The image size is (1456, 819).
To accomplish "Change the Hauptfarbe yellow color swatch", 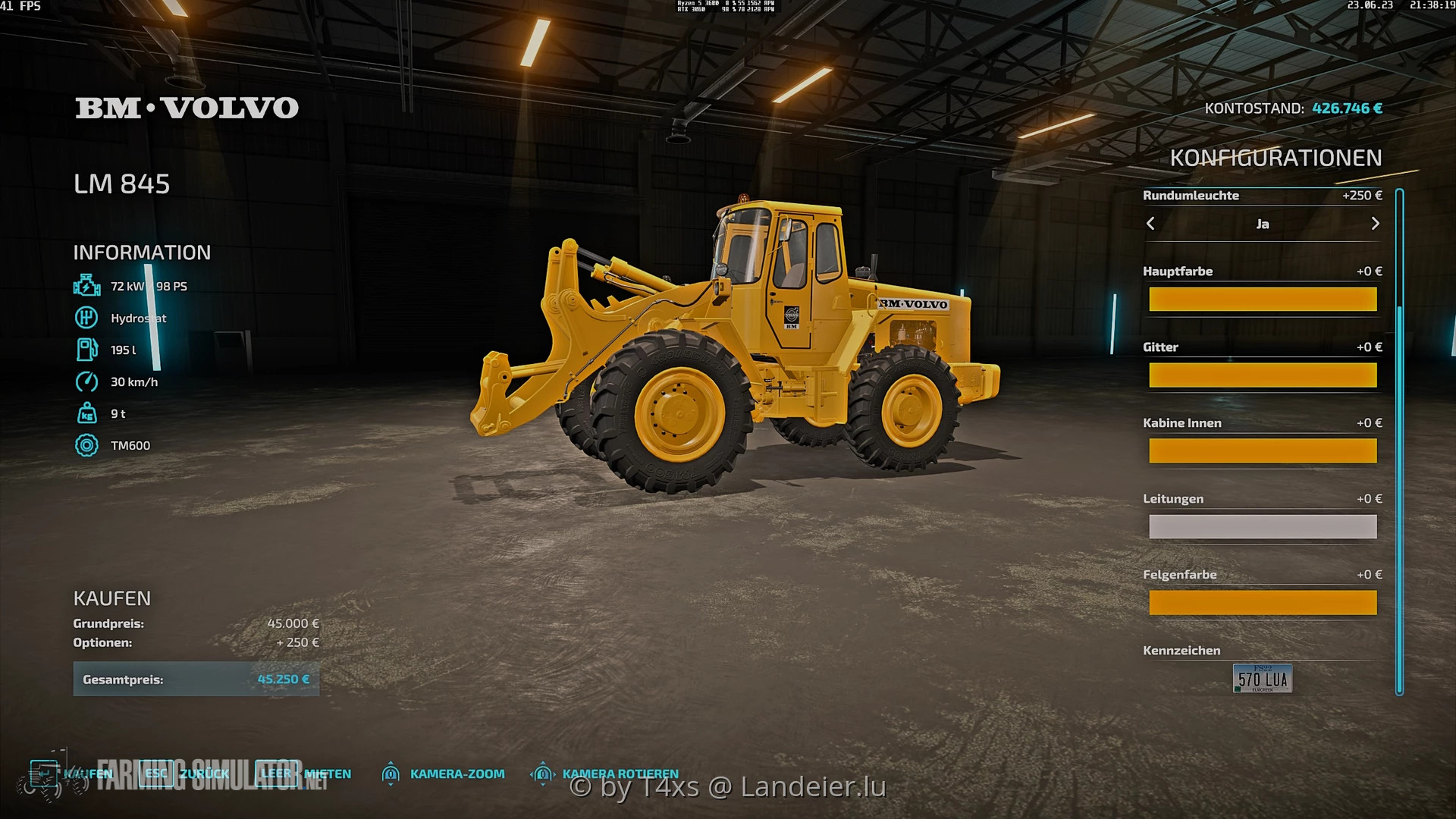I will [1263, 299].
